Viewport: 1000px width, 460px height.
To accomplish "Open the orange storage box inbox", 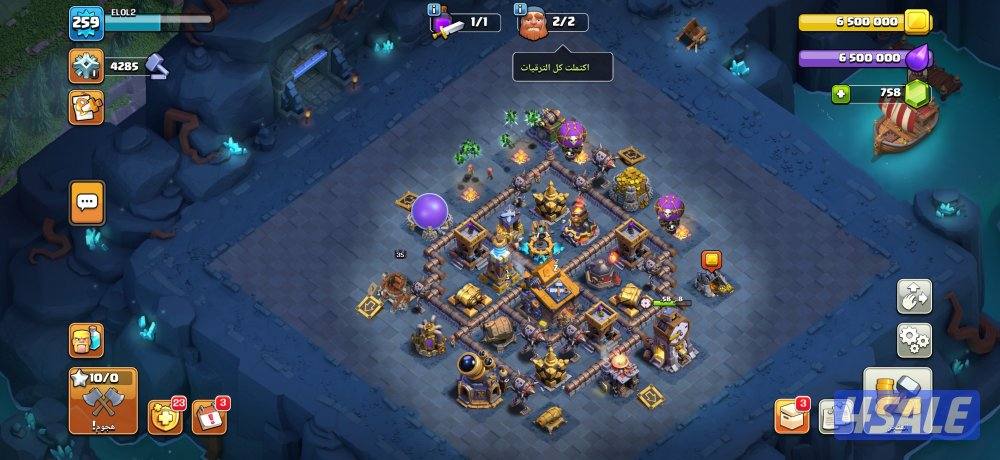I will [791, 416].
